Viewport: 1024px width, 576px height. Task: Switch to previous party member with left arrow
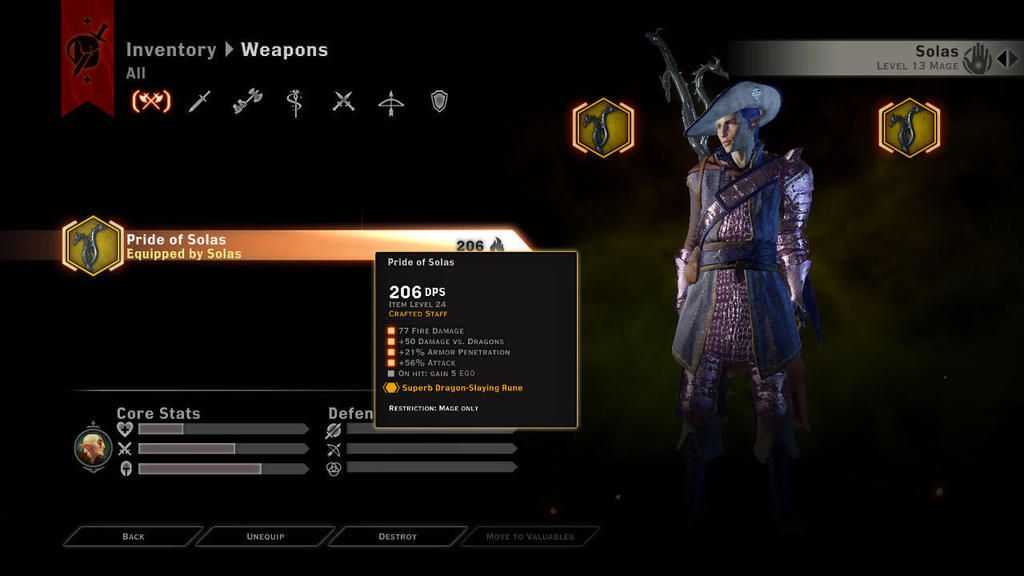tap(1000, 58)
